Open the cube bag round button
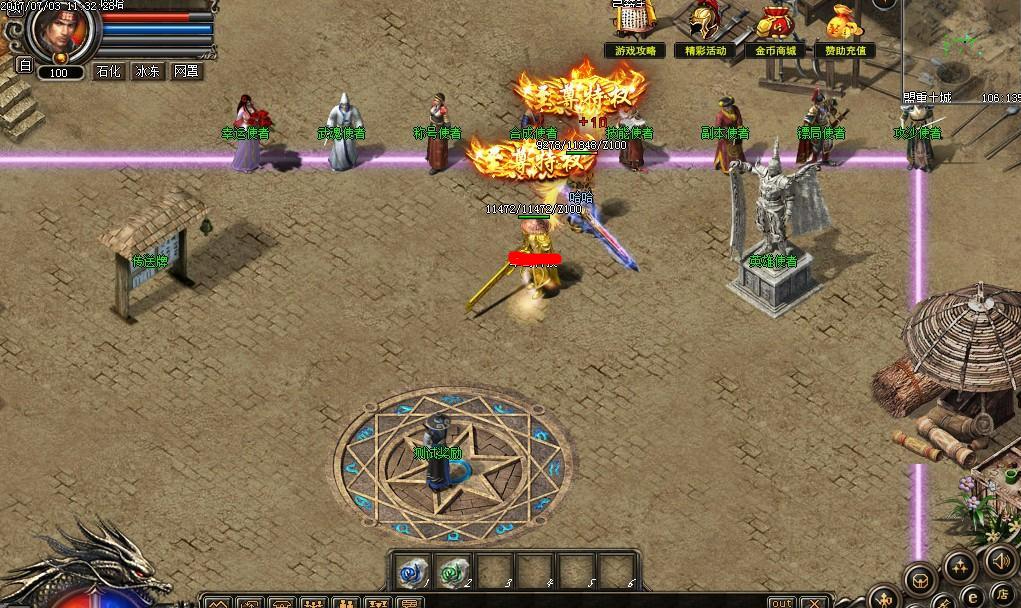Screen dimensions: 1021x608 tap(921, 578)
